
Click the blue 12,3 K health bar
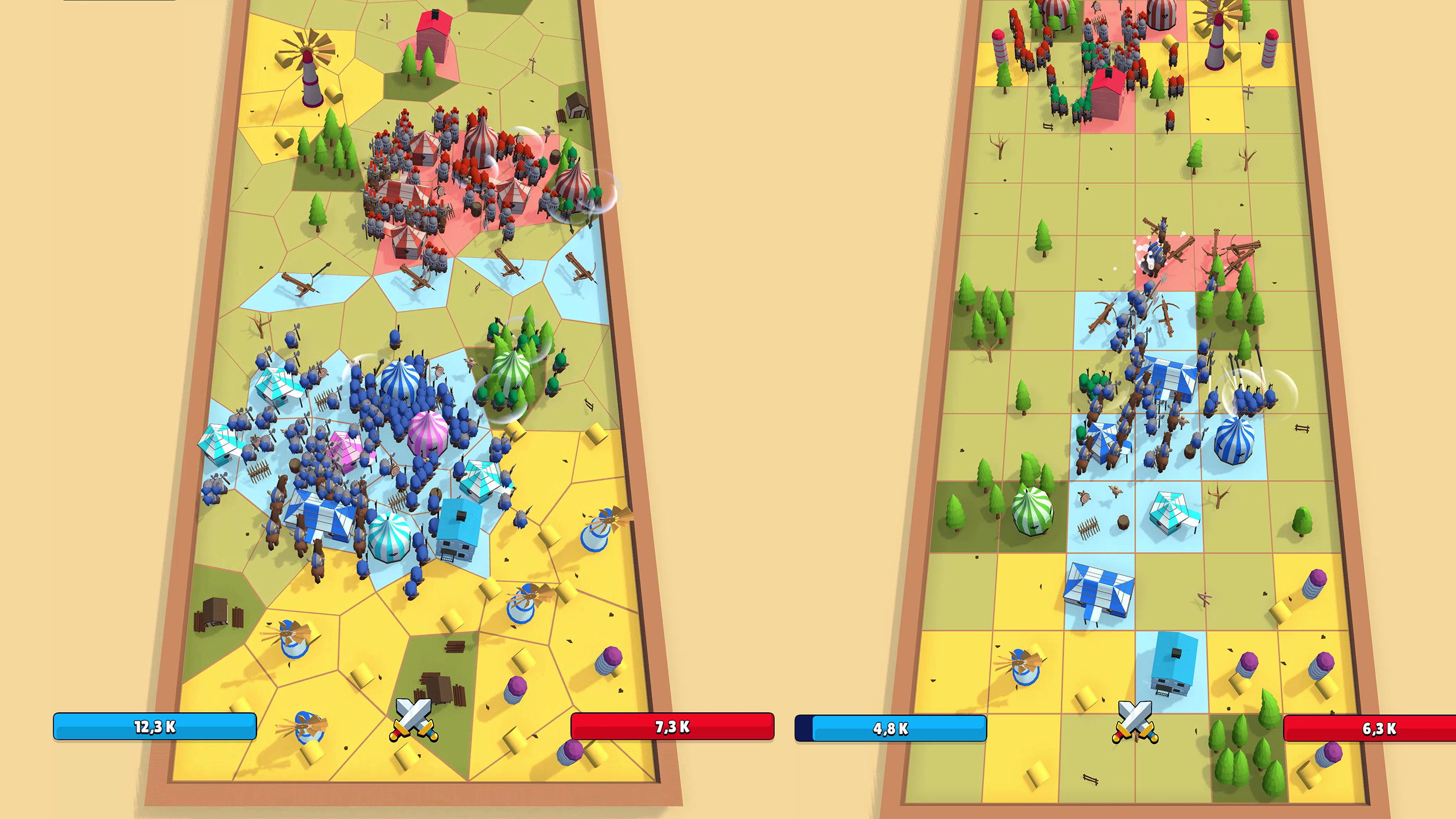pos(155,726)
